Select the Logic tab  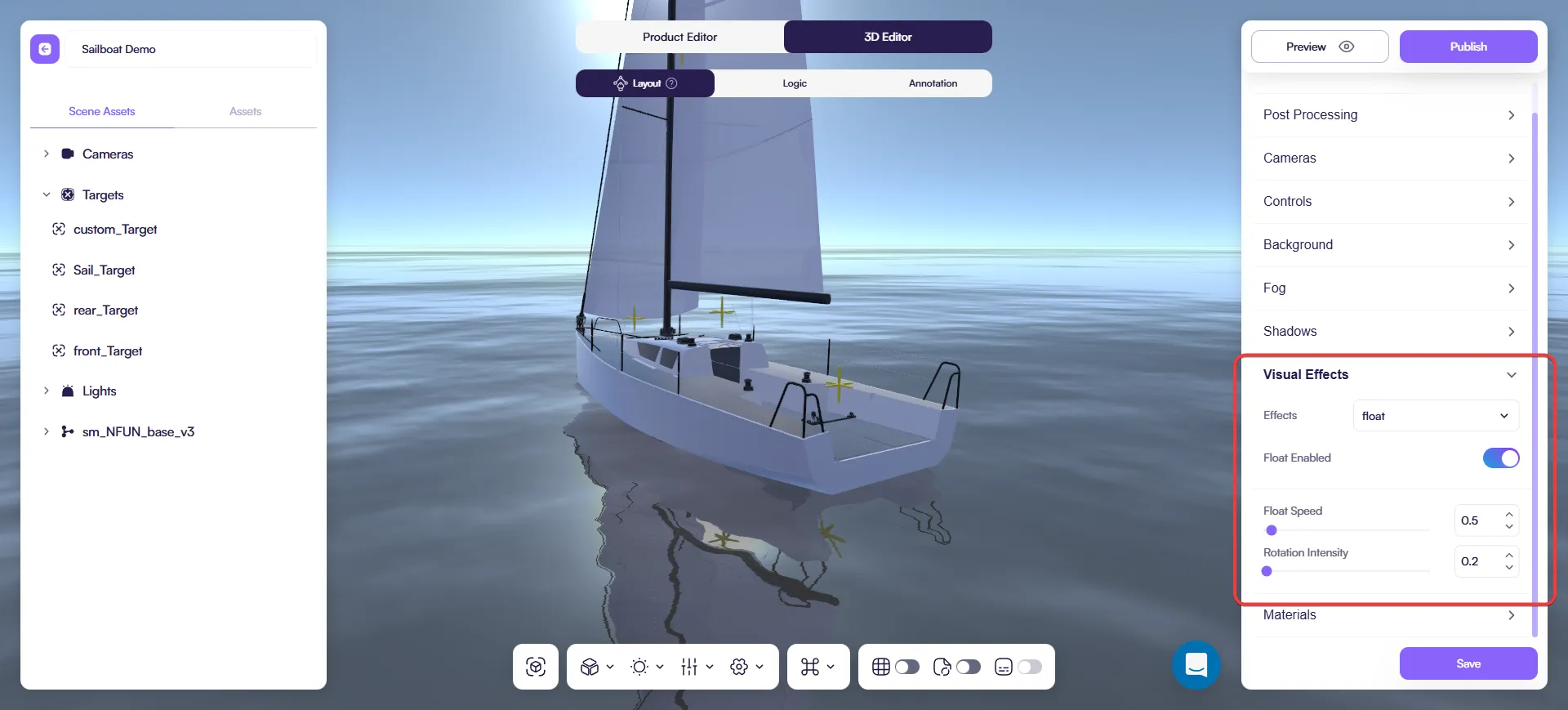pyautogui.click(x=794, y=83)
